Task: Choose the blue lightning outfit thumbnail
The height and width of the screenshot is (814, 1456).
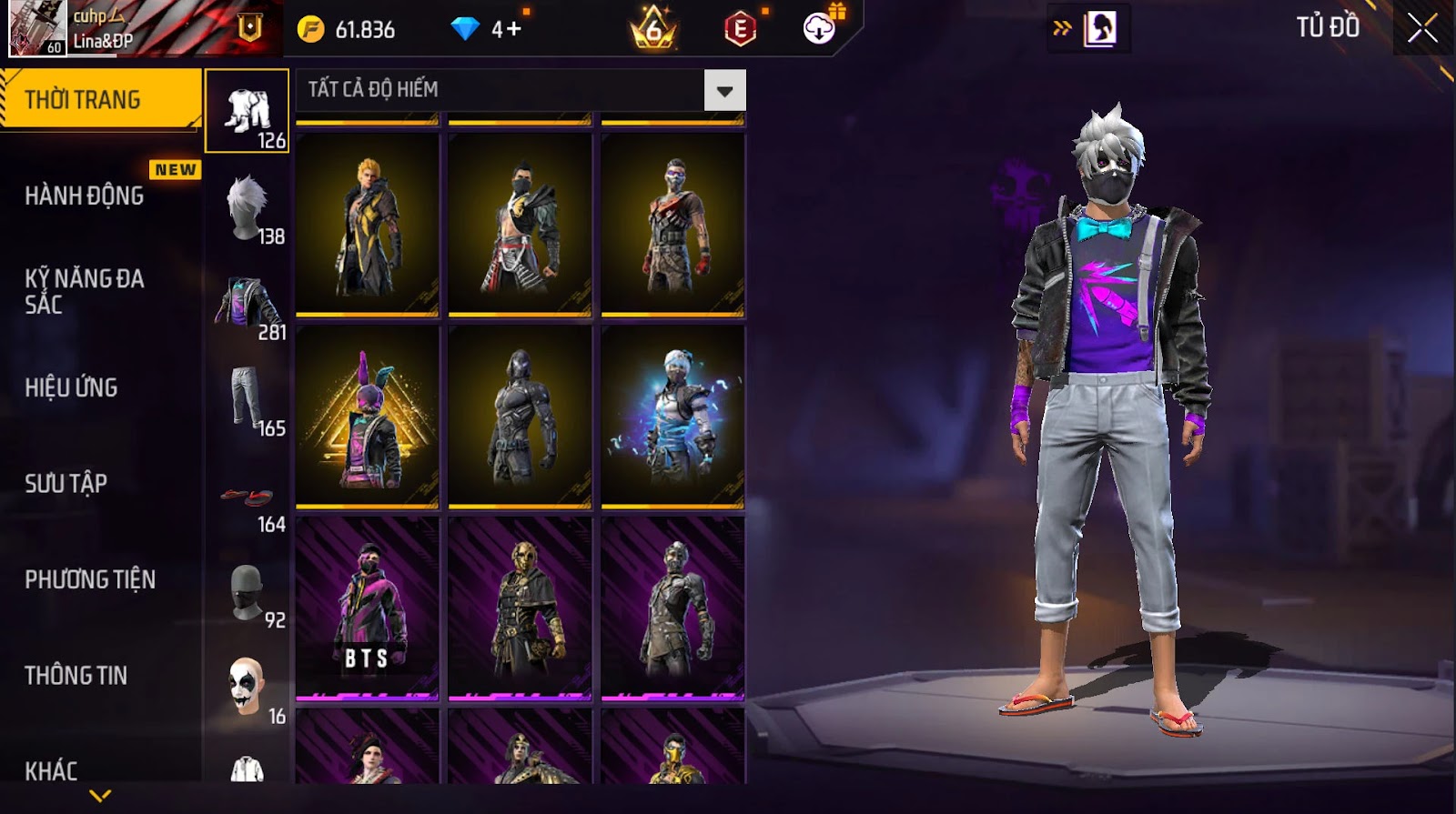Action: coord(673,417)
